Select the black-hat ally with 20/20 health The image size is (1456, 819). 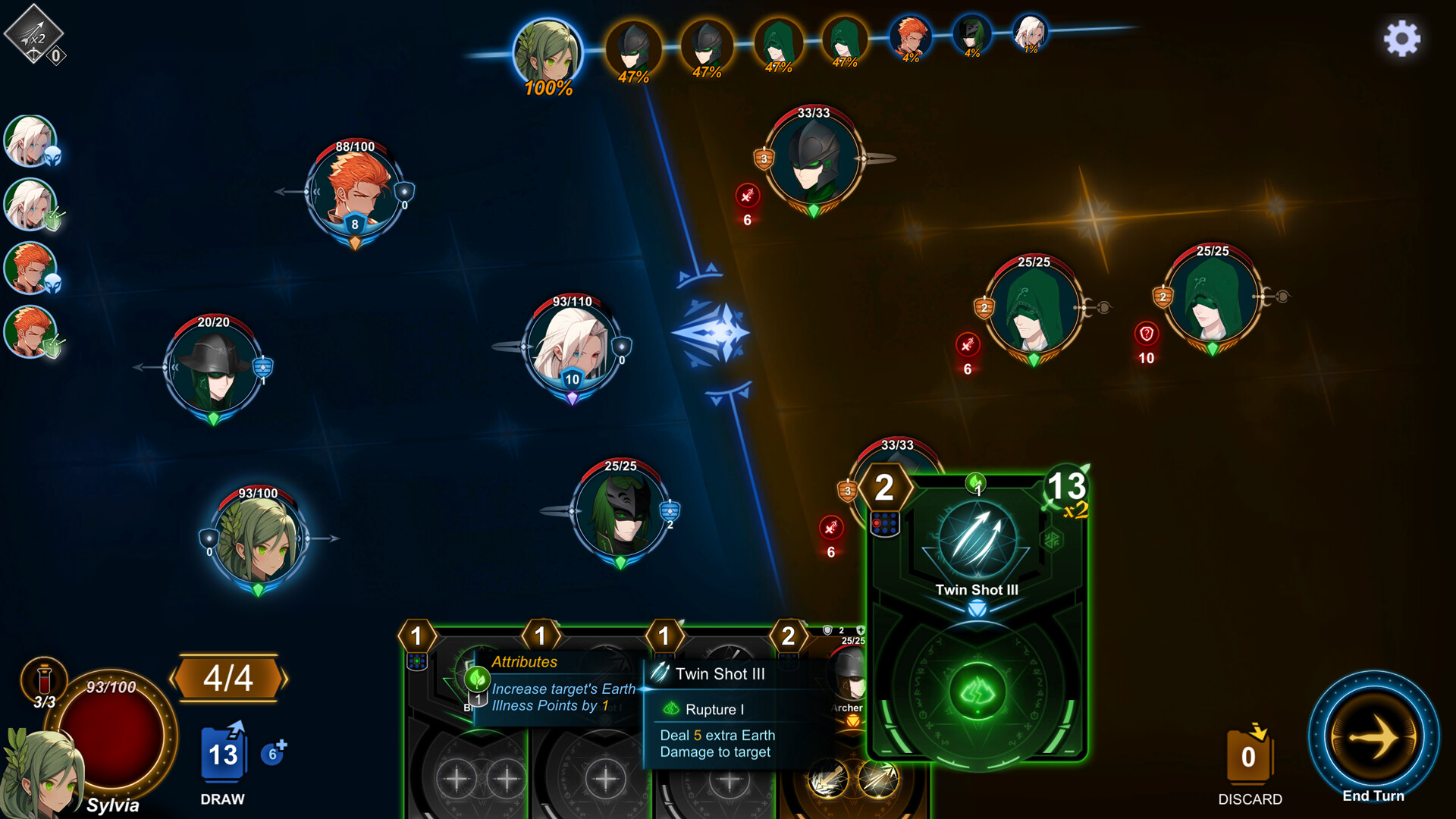[x=213, y=369]
